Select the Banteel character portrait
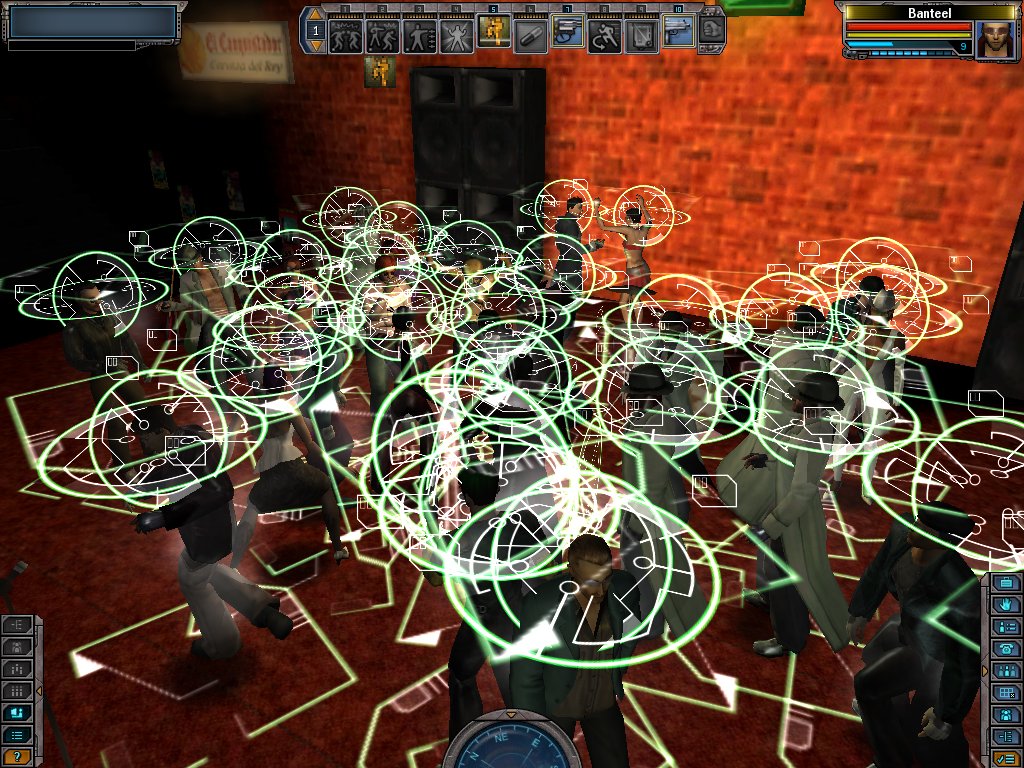Viewport: 1024px width, 768px height. tap(995, 39)
